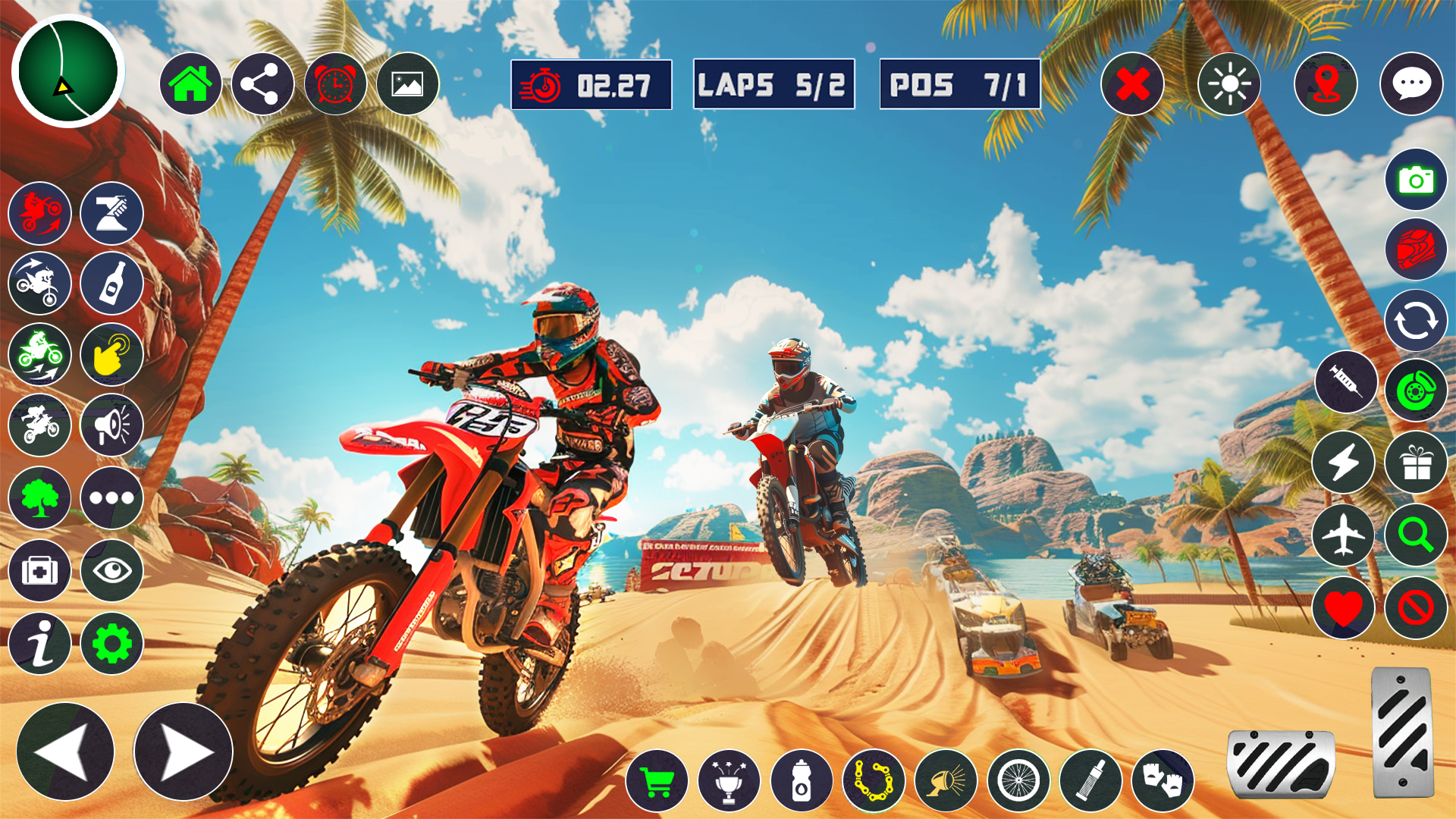Viewport: 1456px width, 819px height.
Task: Open the speech bubble chat
Action: point(1411,83)
